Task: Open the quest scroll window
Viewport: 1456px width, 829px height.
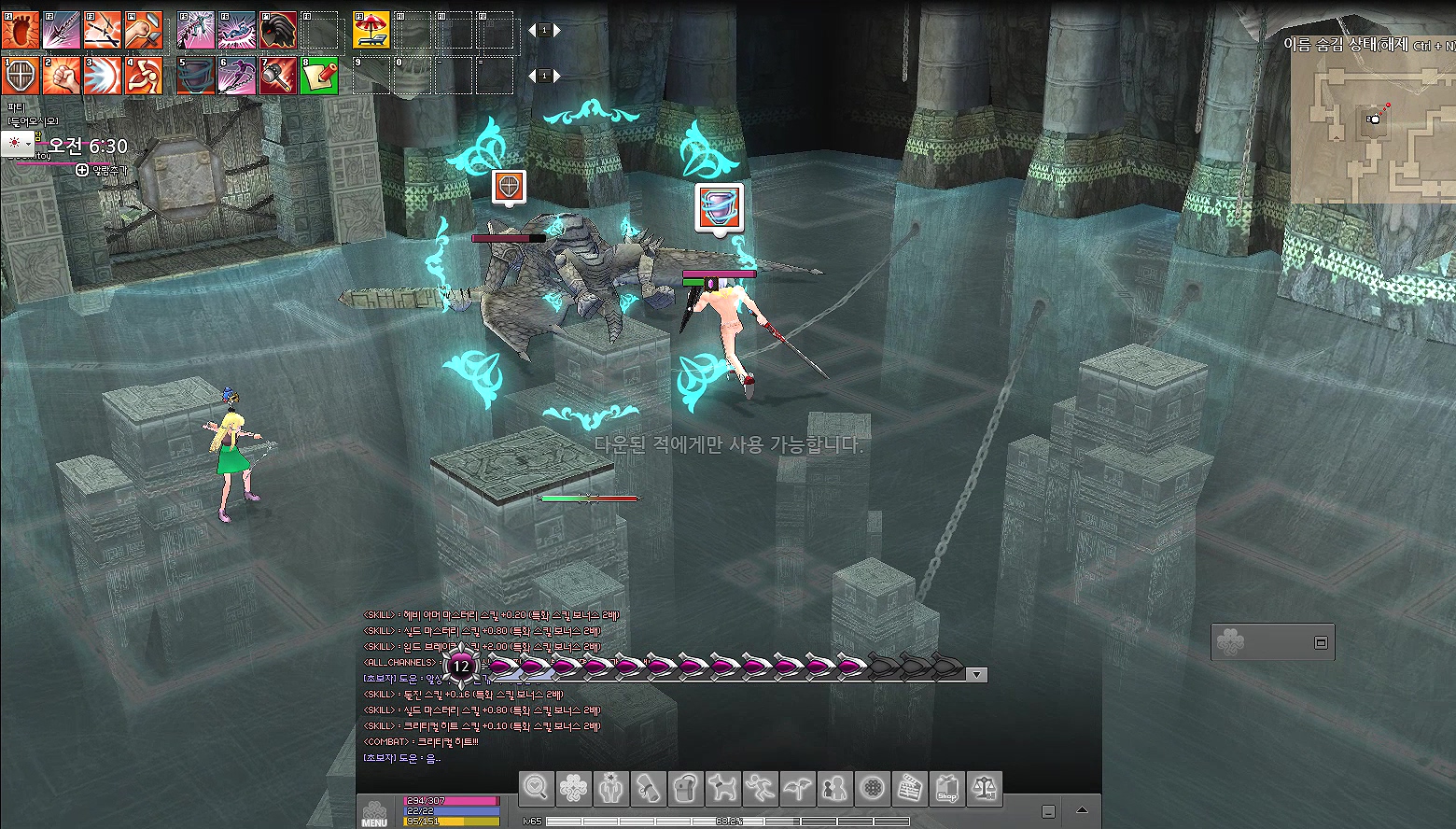Action: [649, 789]
